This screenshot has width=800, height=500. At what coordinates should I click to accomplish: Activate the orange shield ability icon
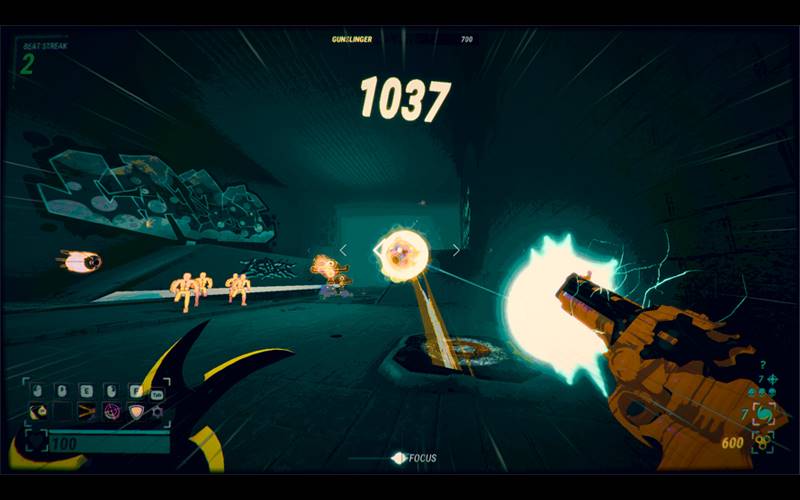point(134,411)
